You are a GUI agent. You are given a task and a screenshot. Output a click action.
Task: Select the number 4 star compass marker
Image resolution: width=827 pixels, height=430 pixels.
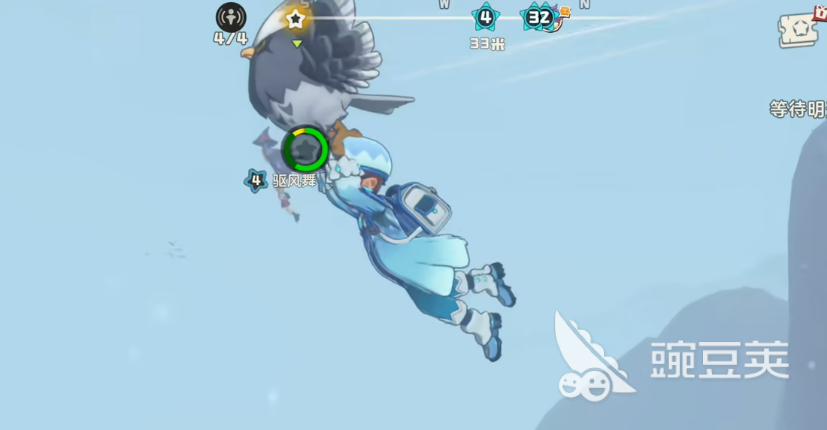pyautogui.click(x=486, y=17)
